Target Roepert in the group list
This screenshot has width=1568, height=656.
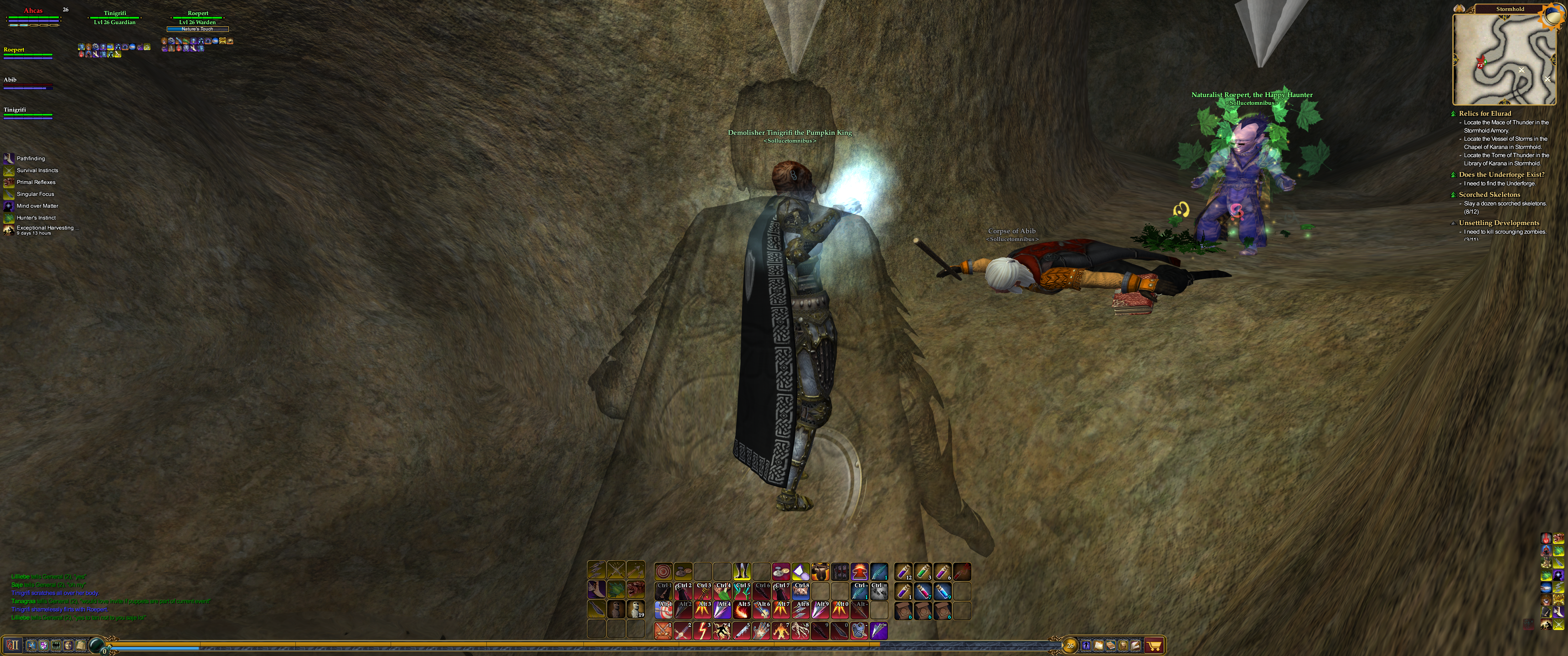click(14, 50)
